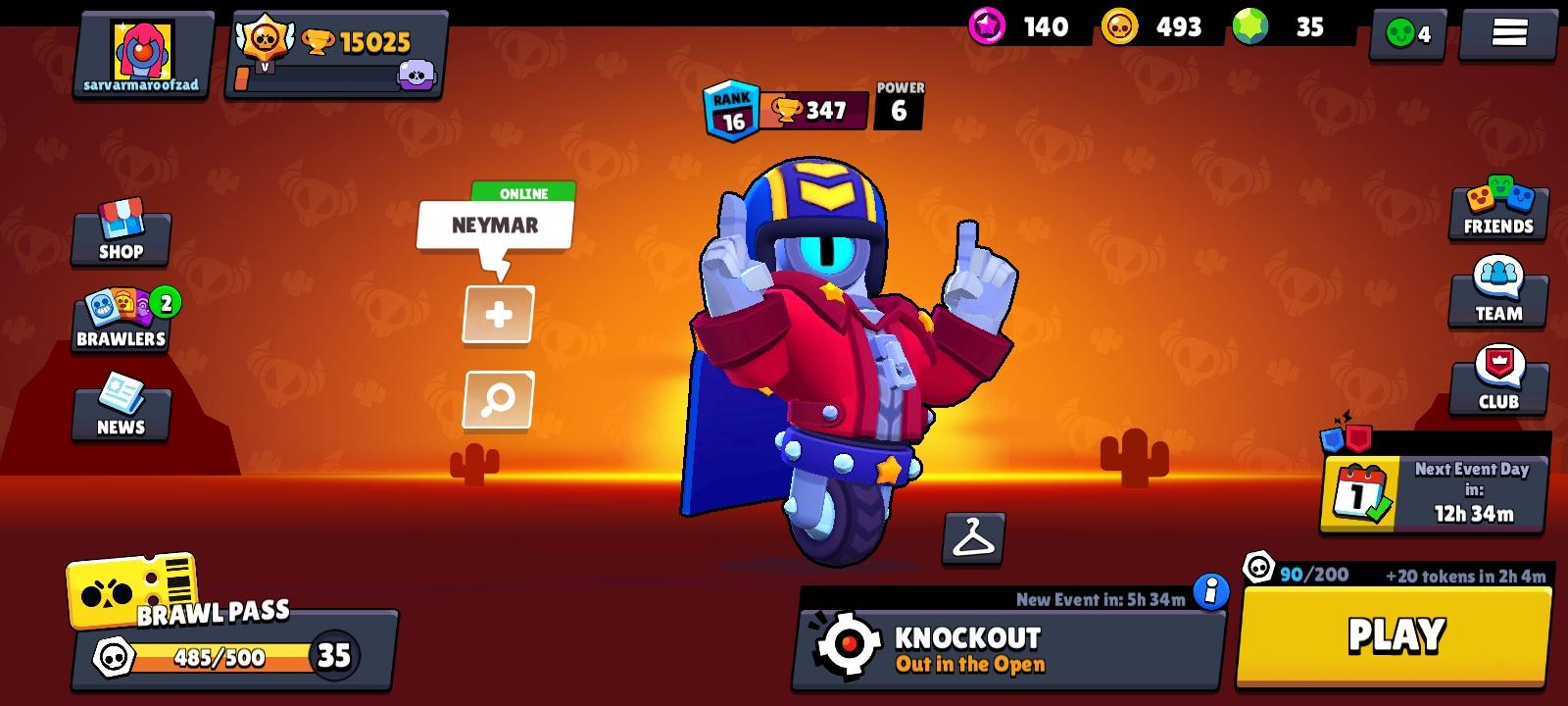Open the friend search magnifier
This screenshot has height=706, width=1568.
pyautogui.click(x=497, y=400)
